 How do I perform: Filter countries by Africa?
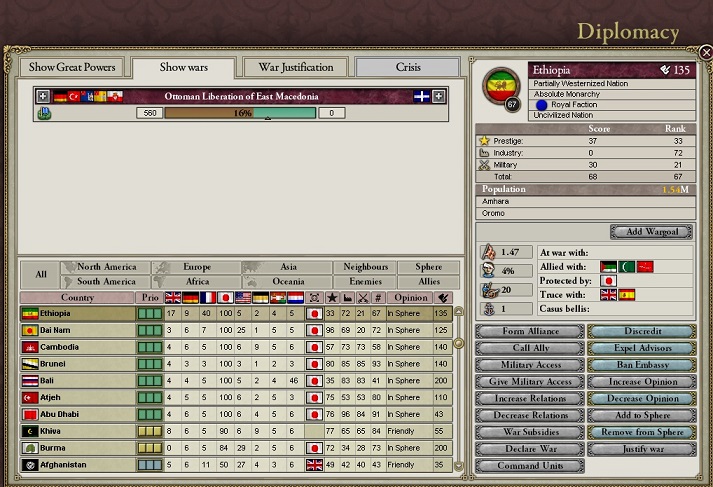[198, 282]
